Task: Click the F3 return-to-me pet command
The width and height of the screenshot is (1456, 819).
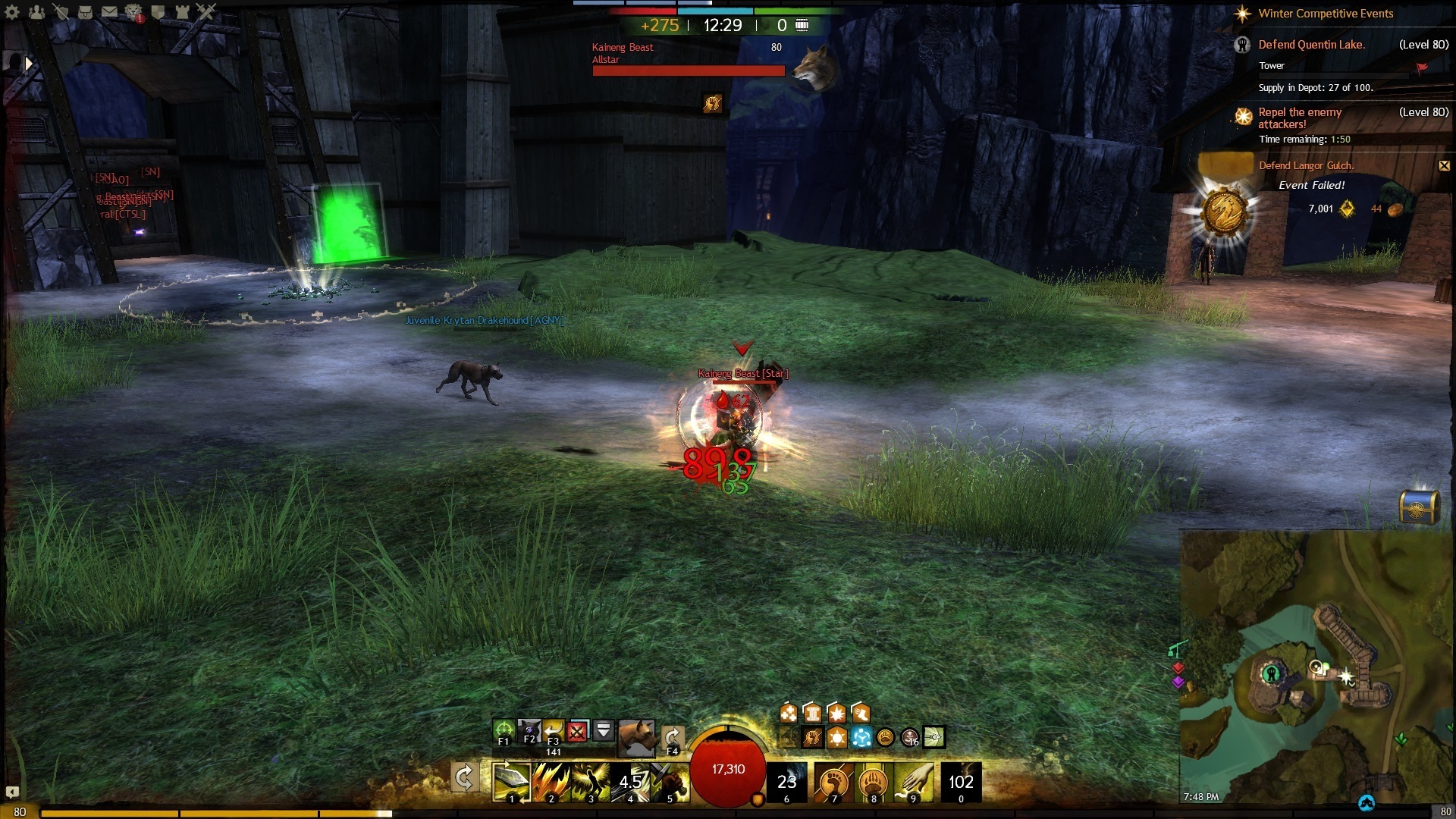Action: (x=553, y=731)
